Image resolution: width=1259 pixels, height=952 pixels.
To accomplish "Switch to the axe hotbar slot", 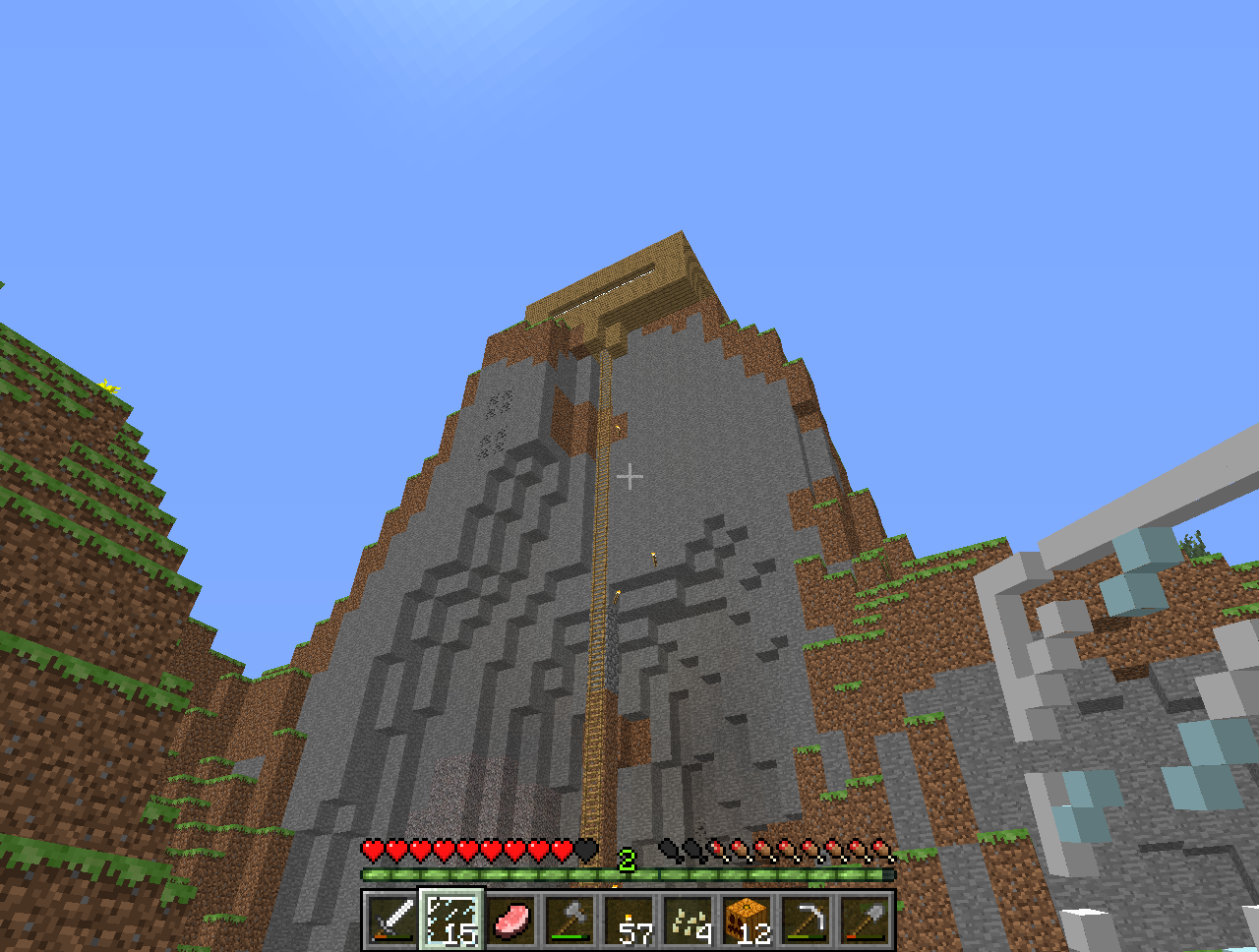I will pos(570,921).
